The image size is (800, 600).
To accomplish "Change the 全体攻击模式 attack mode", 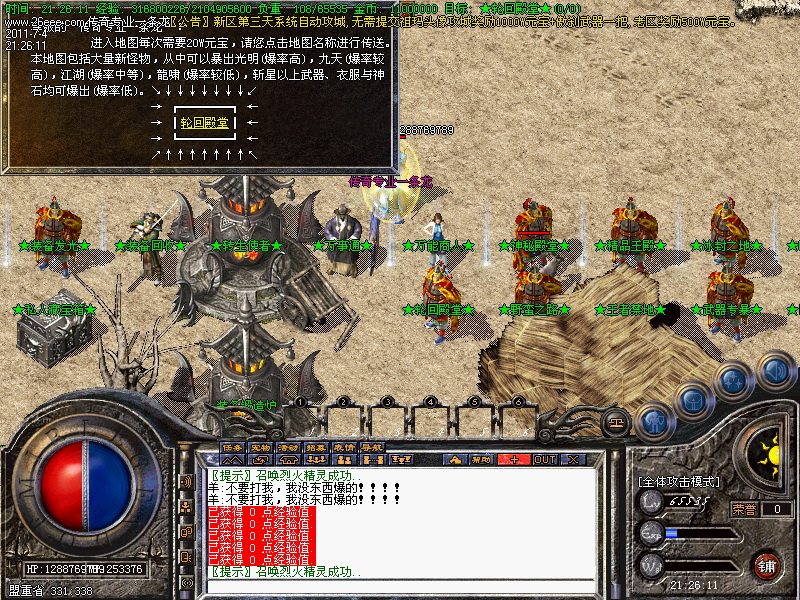I will [678, 481].
